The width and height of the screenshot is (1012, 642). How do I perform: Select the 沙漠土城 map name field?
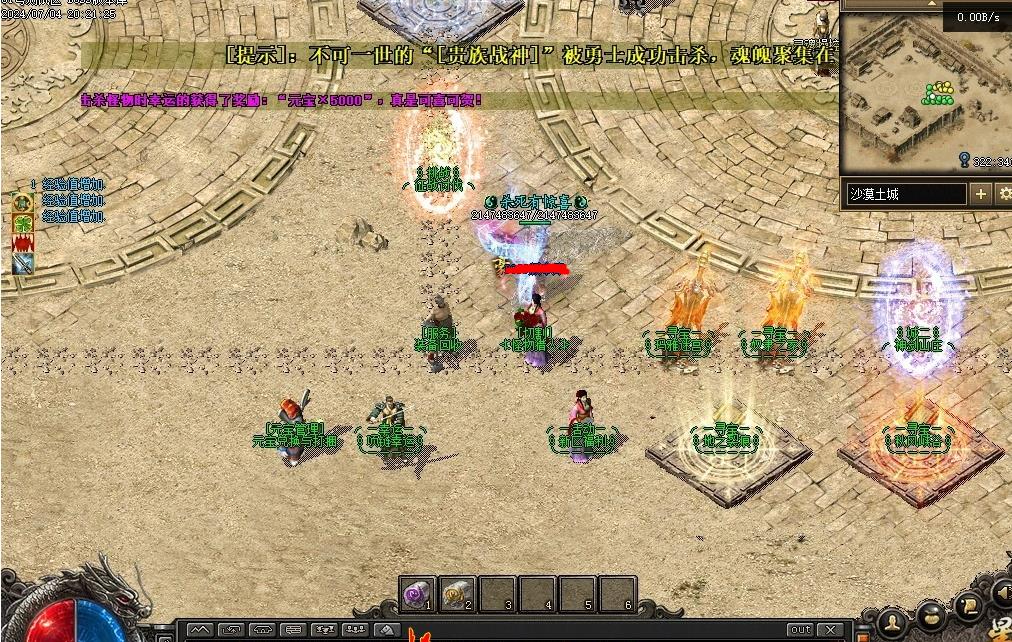[x=906, y=194]
